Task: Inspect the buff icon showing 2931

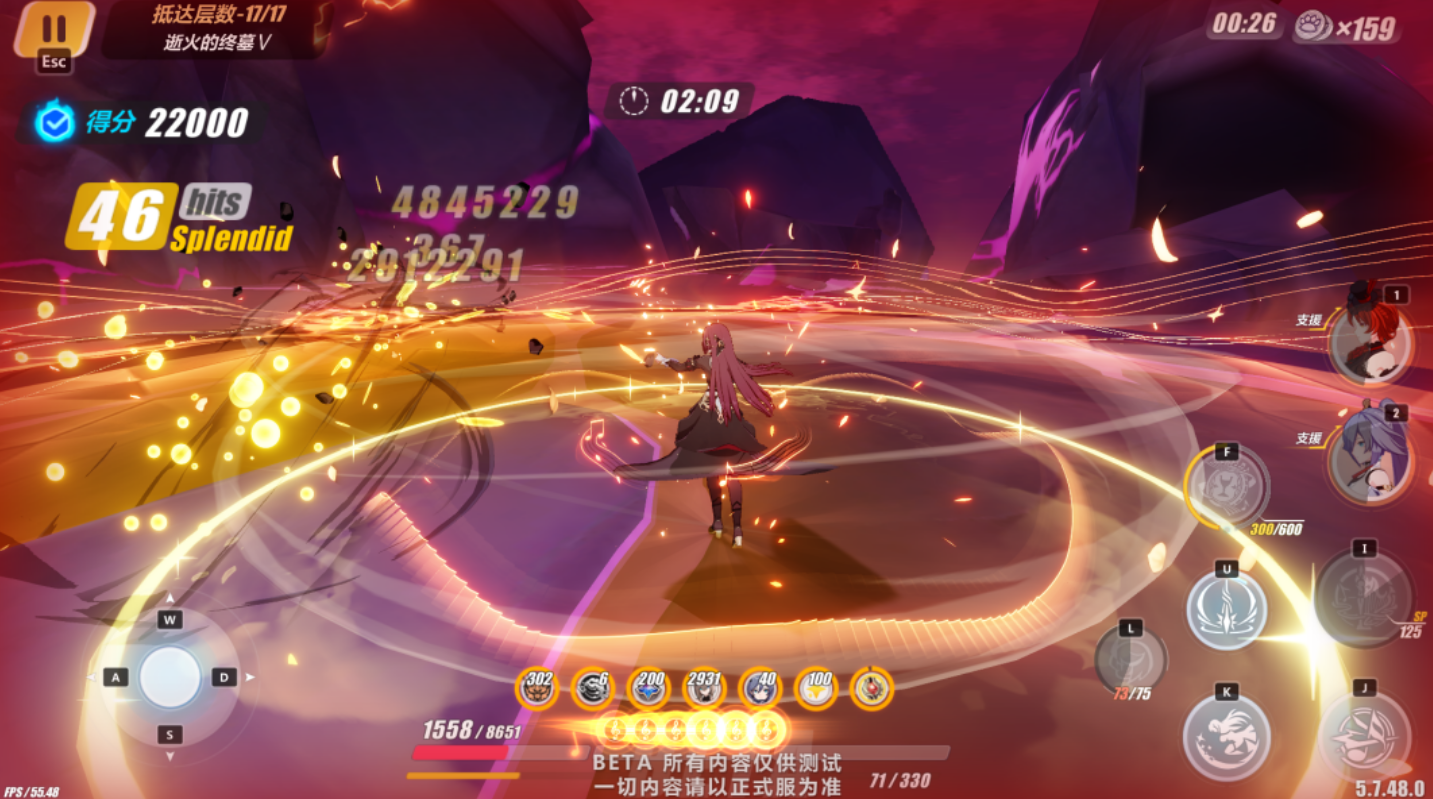Action: [704, 688]
